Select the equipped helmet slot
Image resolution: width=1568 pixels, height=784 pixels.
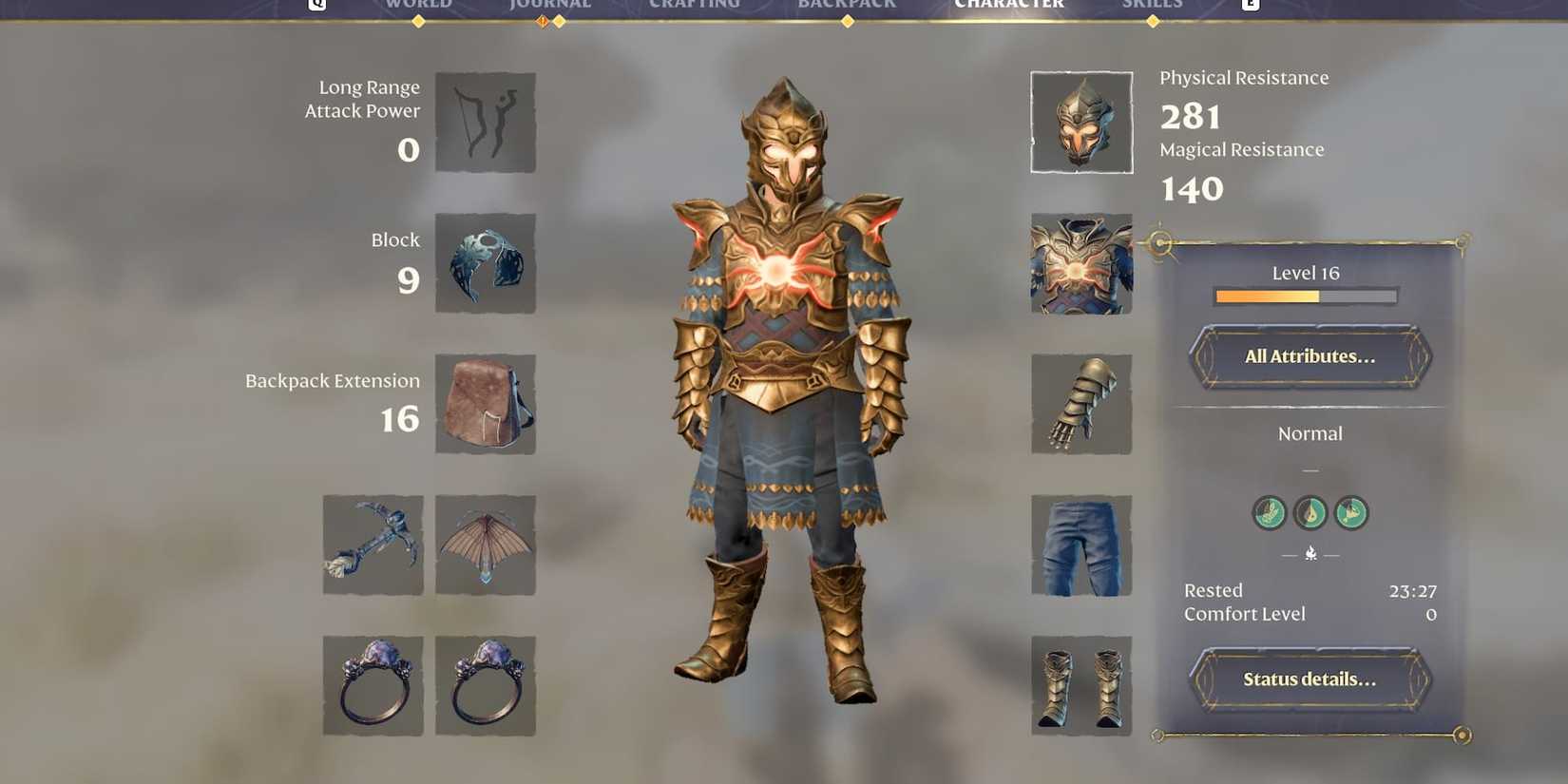tap(1080, 122)
